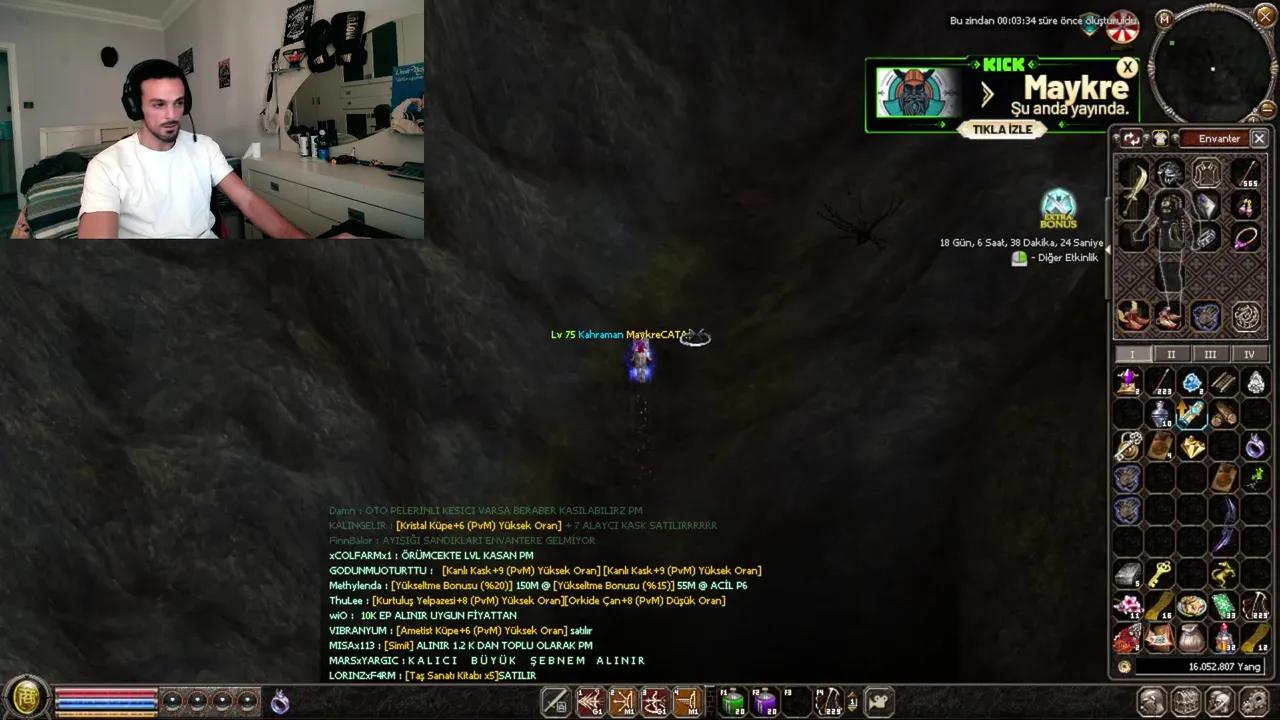Image resolution: width=1280 pixels, height=720 pixels.
Task: Click the arrow beside the Maykre kick banner
Action: pos(988,95)
